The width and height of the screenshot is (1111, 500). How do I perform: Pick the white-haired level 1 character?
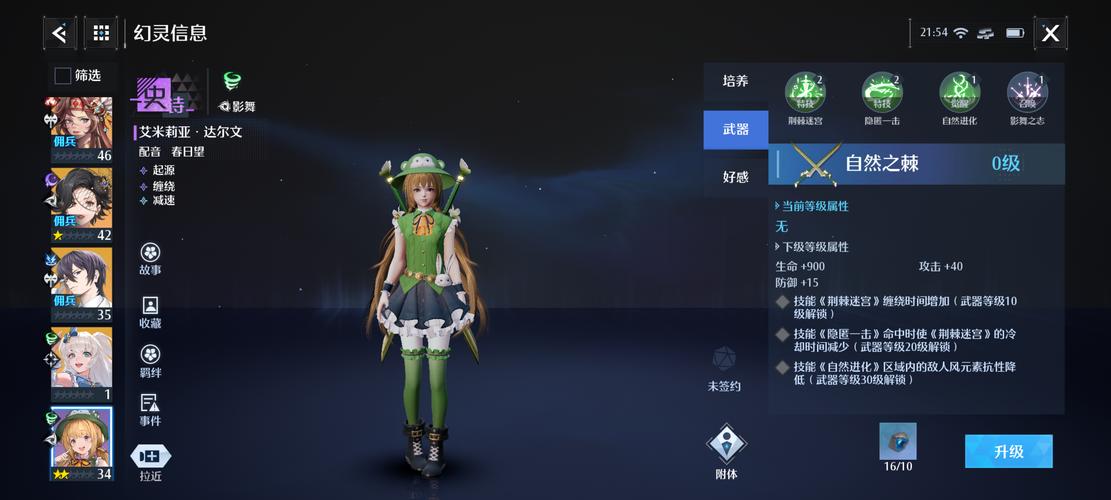[x=81, y=364]
